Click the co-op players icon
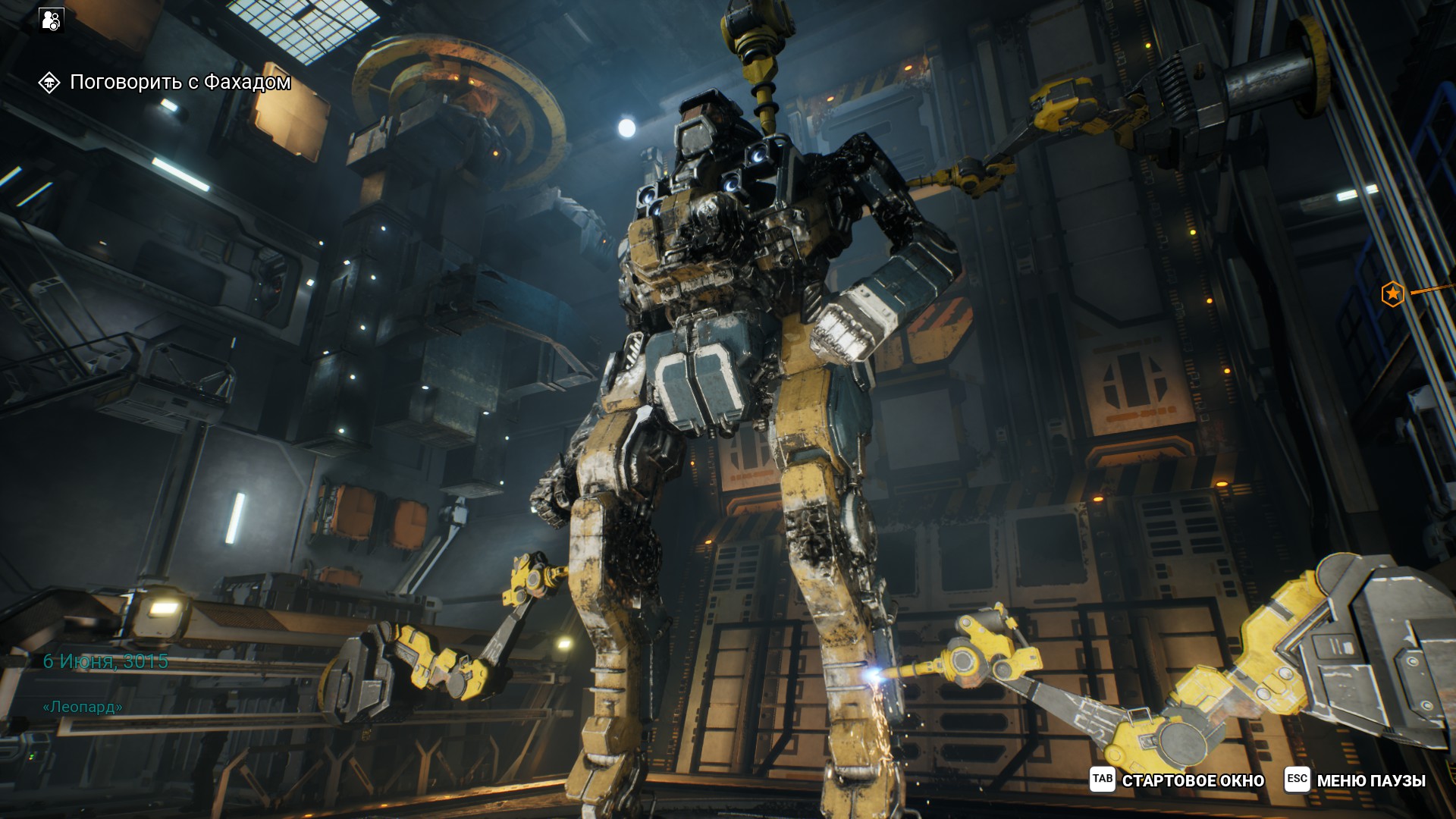This screenshot has width=1456, height=819. tap(52, 20)
